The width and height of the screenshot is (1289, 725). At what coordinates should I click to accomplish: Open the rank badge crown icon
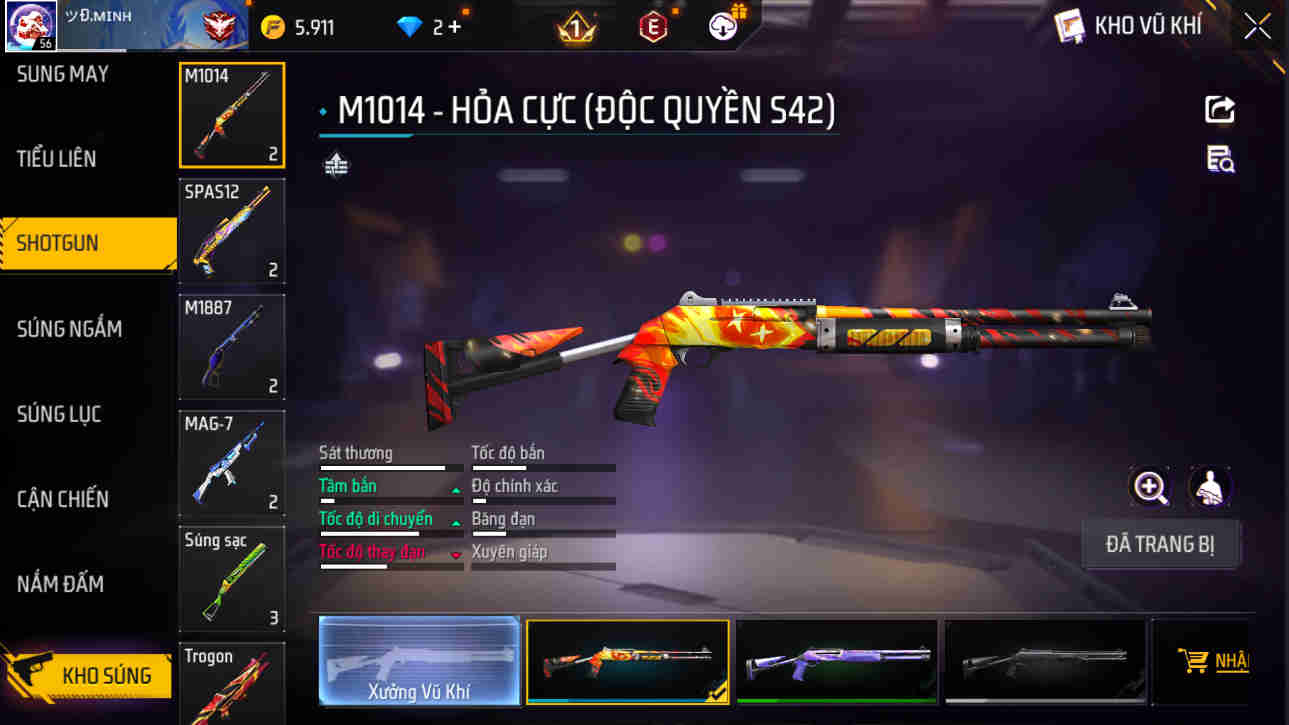click(573, 25)
